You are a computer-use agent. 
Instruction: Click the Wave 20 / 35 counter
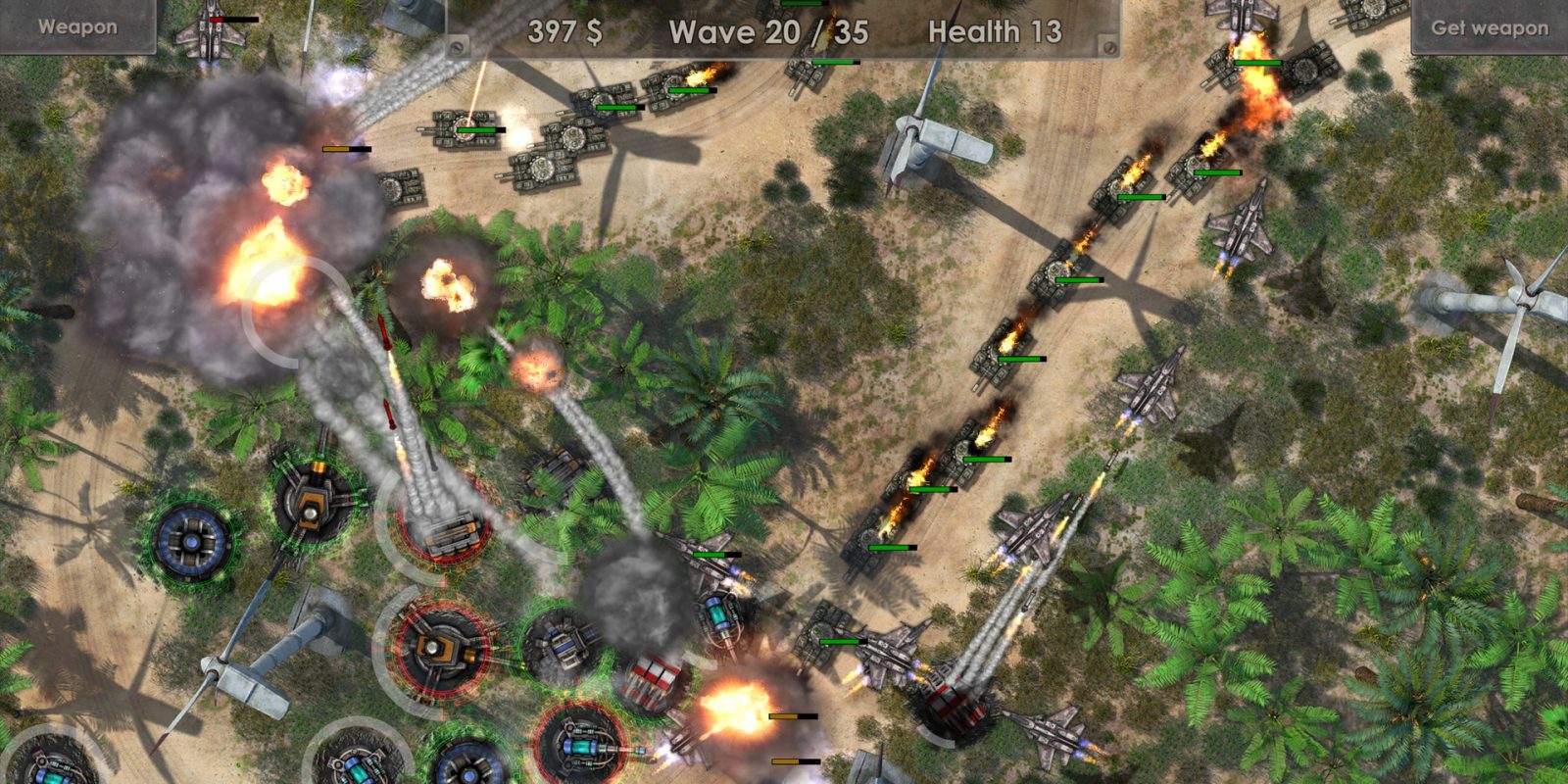click(x=766, y=33)
